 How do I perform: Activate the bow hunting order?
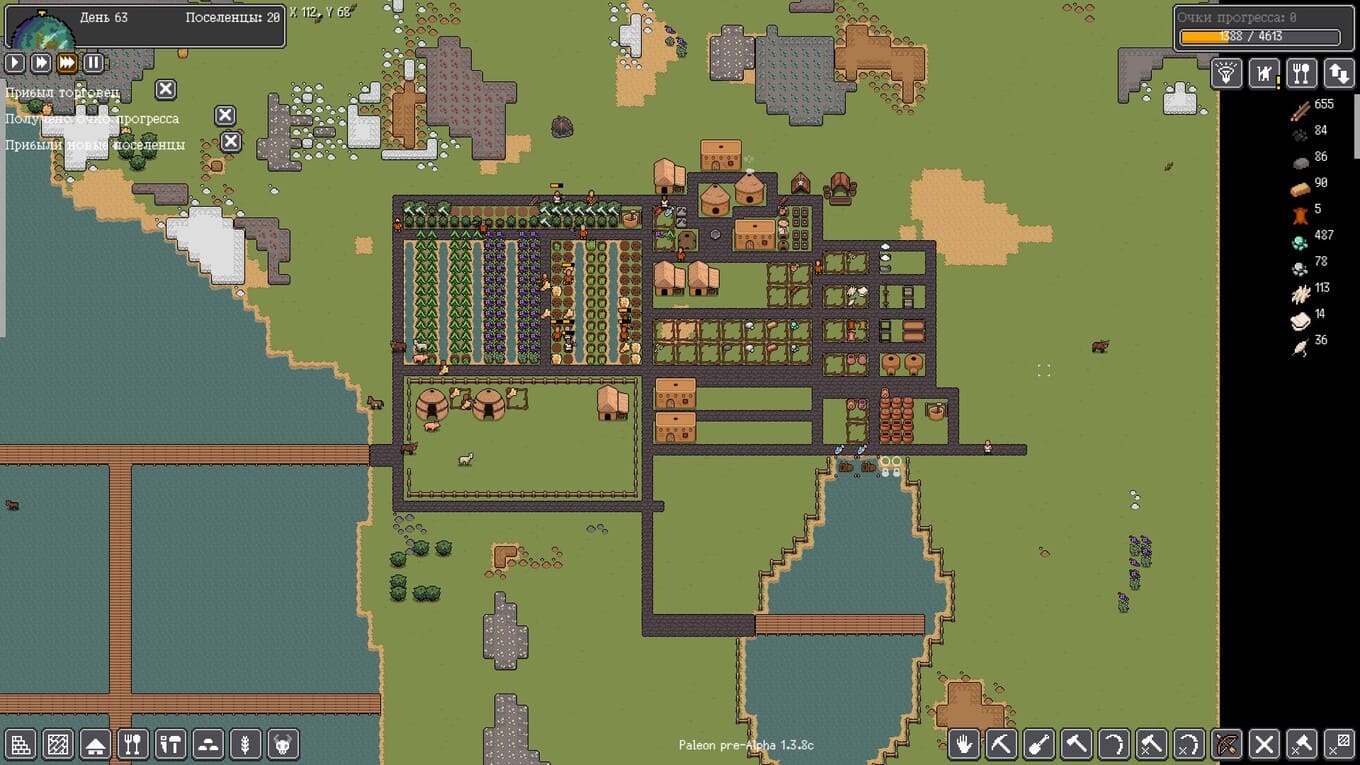pyautogui.click(x=1227, y=744)
